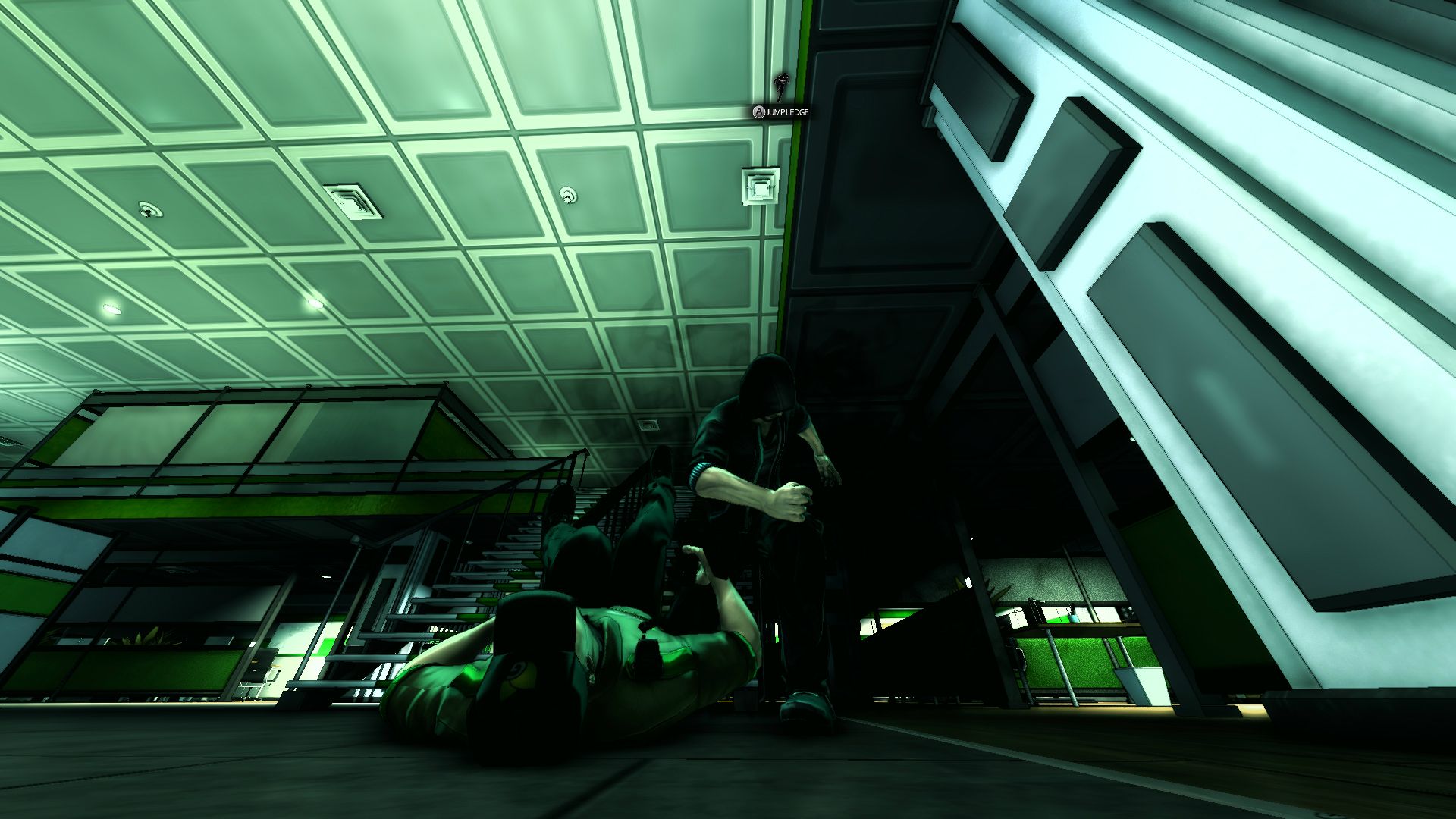This screenshot has height=819, width=1456.
Task: Click the hooded character's glowing hand
Action: click(796, 500)
